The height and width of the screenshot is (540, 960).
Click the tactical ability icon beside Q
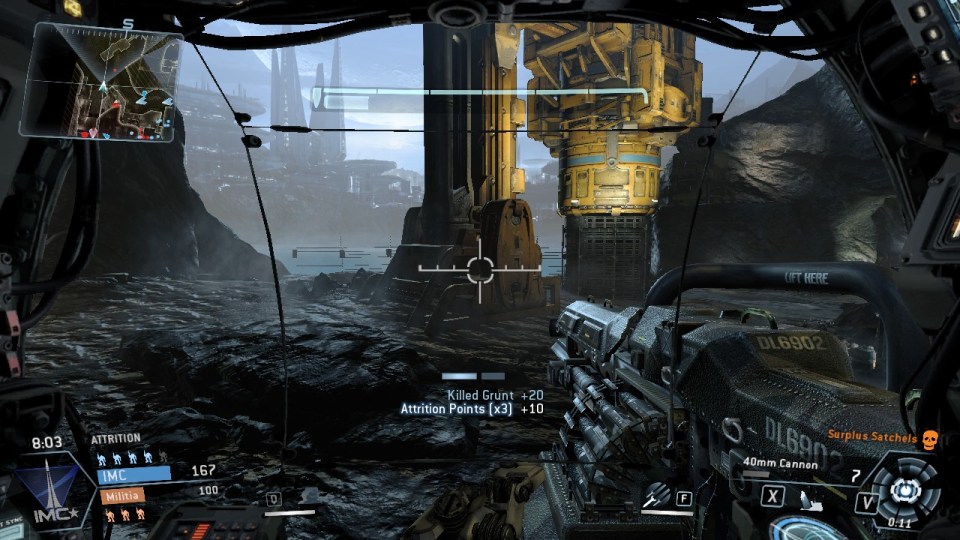click(308, 496)
